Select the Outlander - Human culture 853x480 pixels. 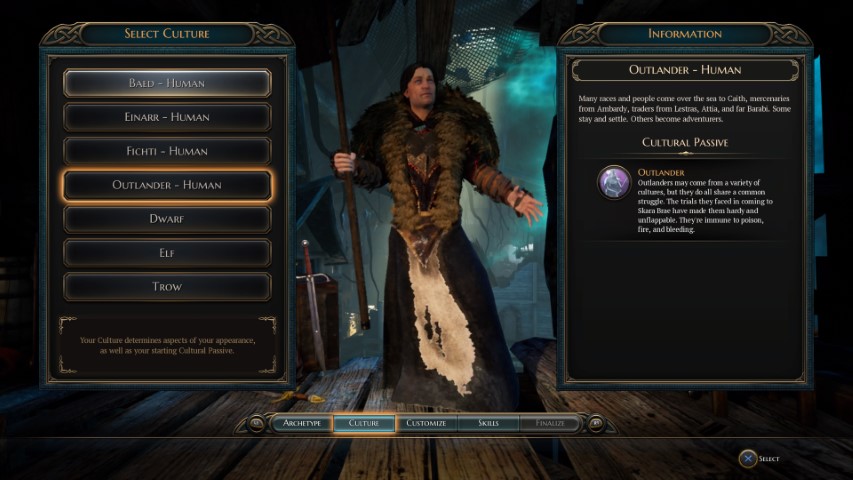167,185
